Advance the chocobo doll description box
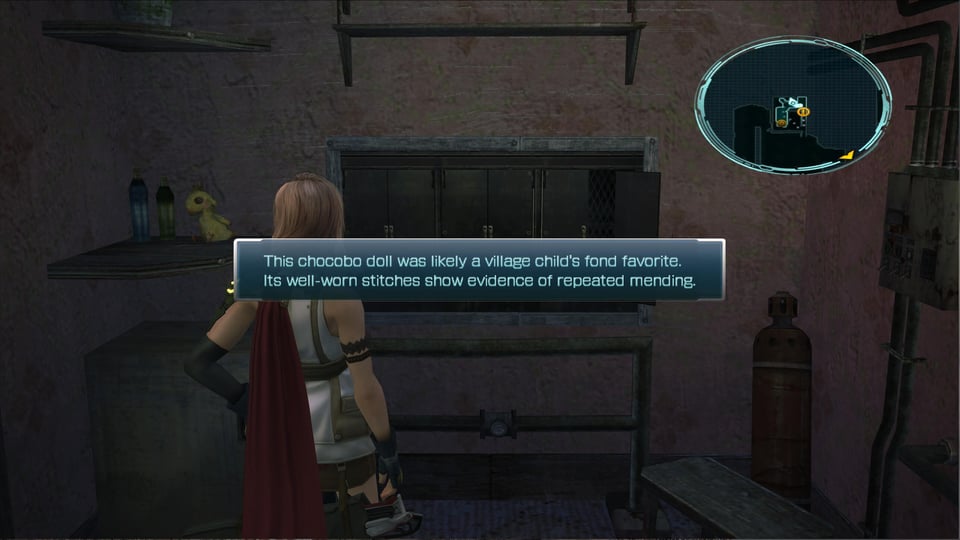Image resolution: width=960 pixels, height=540 pixels. [479, 270]
